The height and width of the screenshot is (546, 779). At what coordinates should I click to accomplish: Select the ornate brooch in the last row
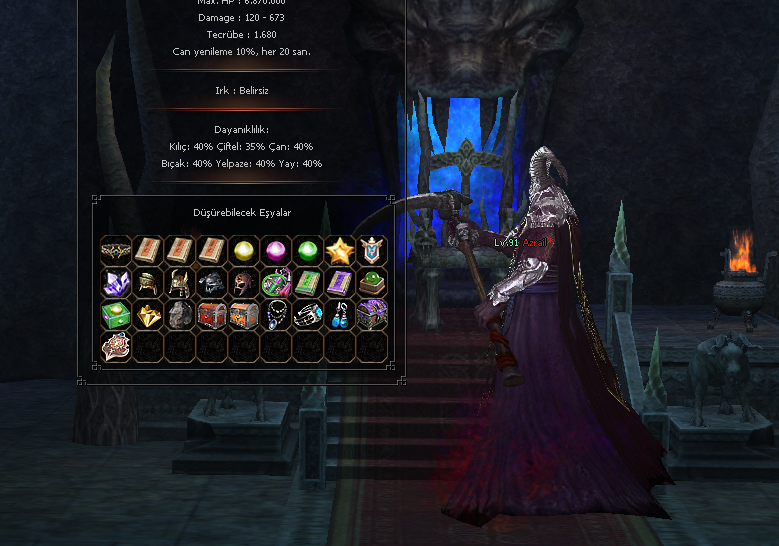pos(116,346)
